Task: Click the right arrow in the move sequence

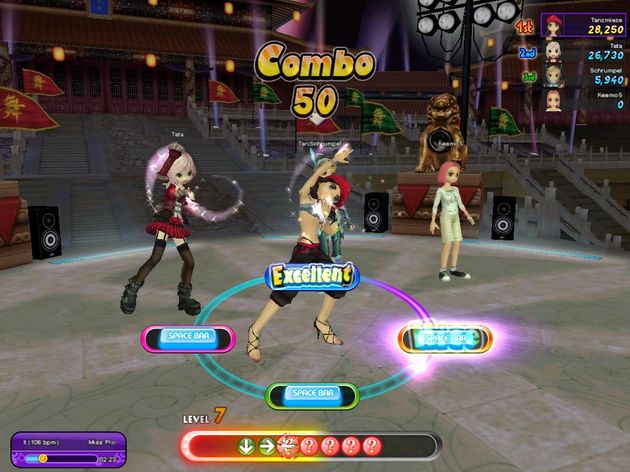Action: pos(267,446)
